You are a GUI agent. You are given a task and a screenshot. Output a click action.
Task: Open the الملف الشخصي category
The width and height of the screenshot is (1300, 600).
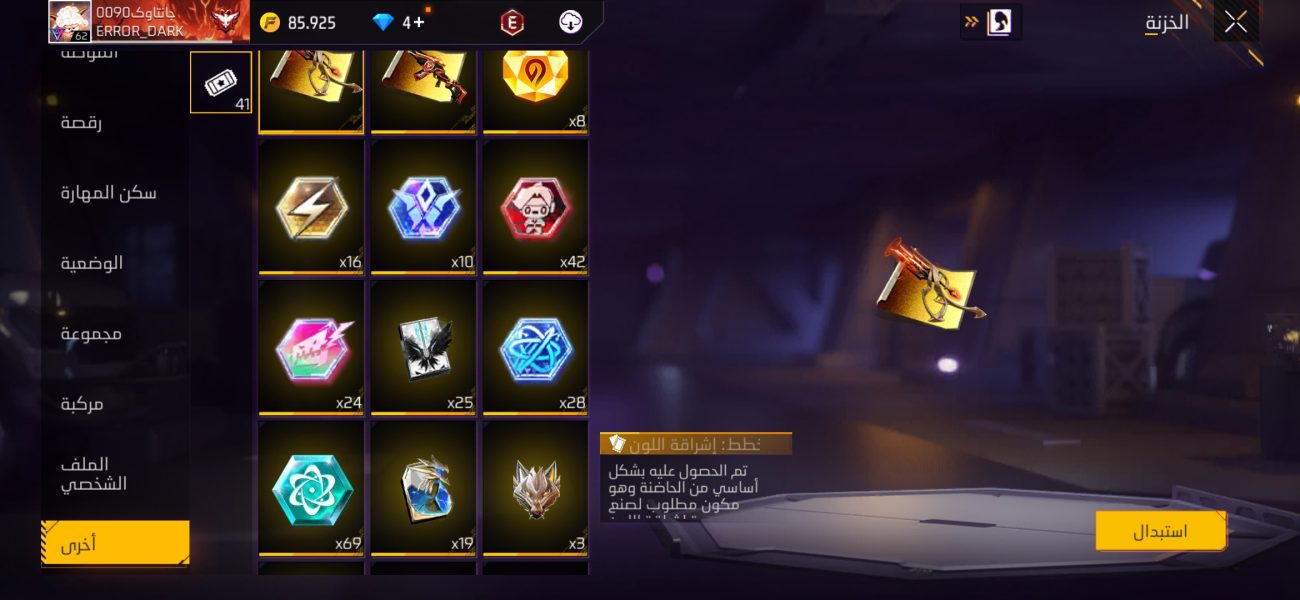(x=93, y=474)
